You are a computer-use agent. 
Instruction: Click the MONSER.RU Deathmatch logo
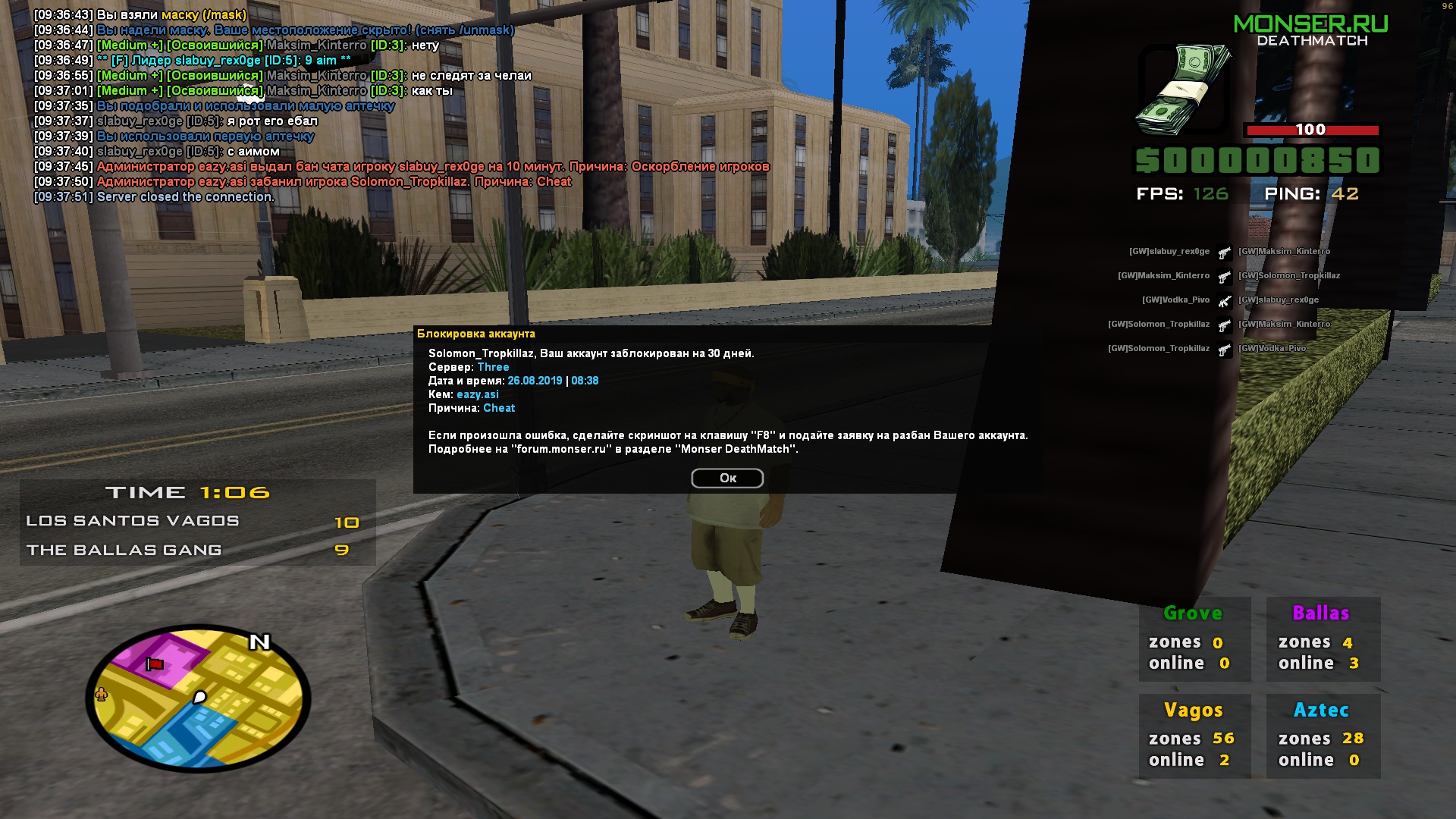point(1311,30)
